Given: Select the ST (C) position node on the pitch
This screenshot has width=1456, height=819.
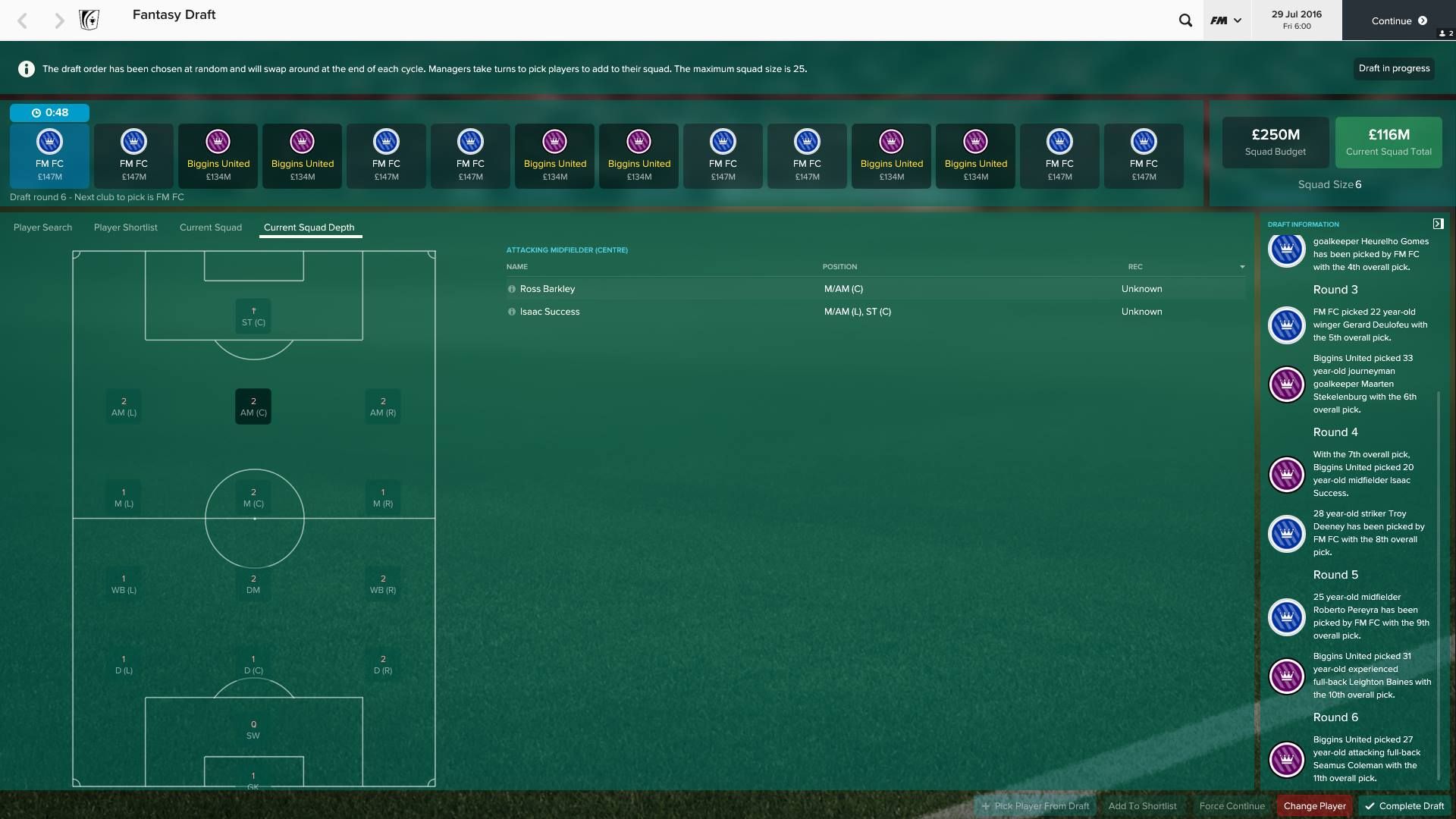Looking at the screenshot, I should 253,316.
